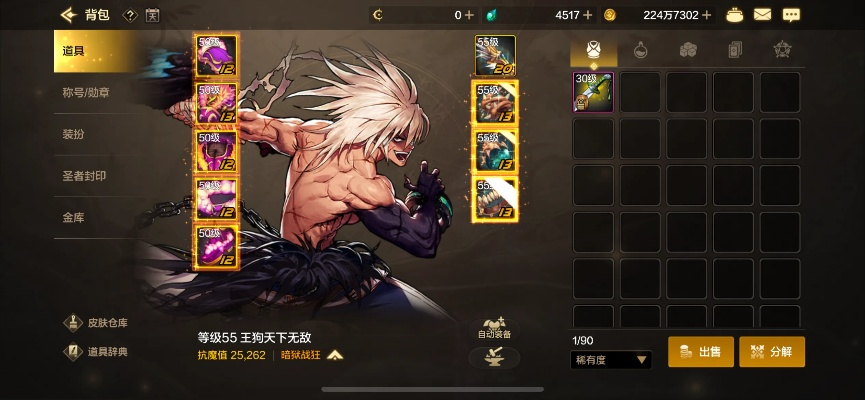Go back using the 背包 back arrow
The width and height of the screenshot is (865, 400).
(x=69, y=14)
